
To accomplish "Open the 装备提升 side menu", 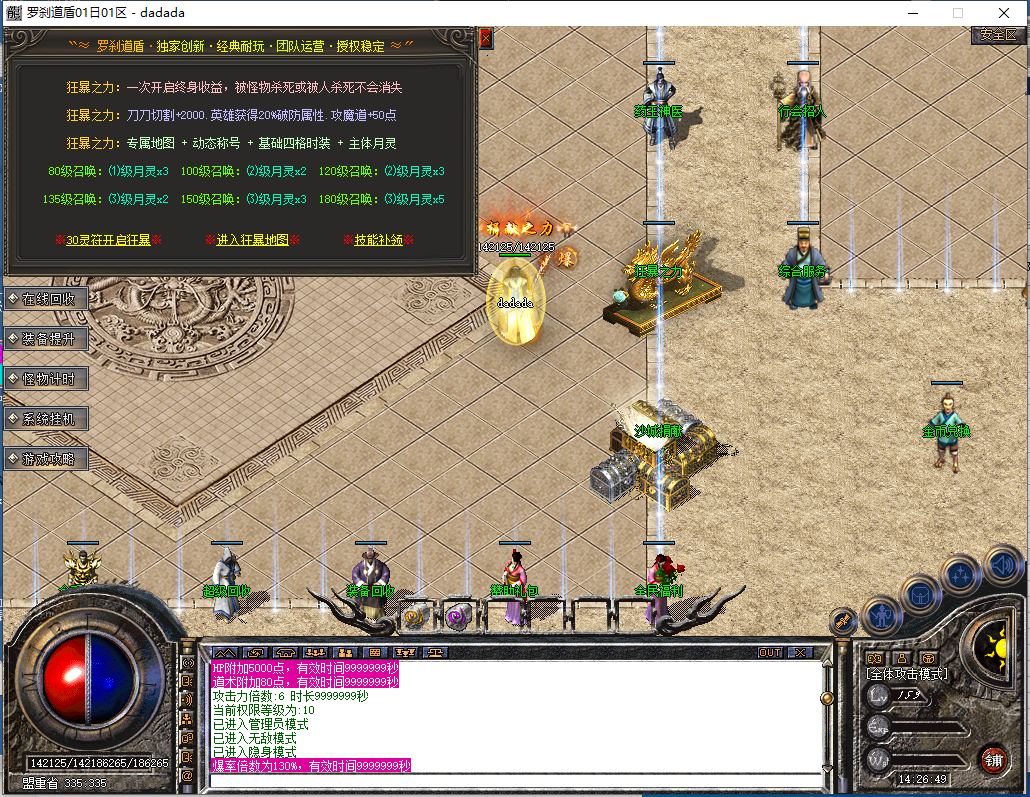I will 47,338.
